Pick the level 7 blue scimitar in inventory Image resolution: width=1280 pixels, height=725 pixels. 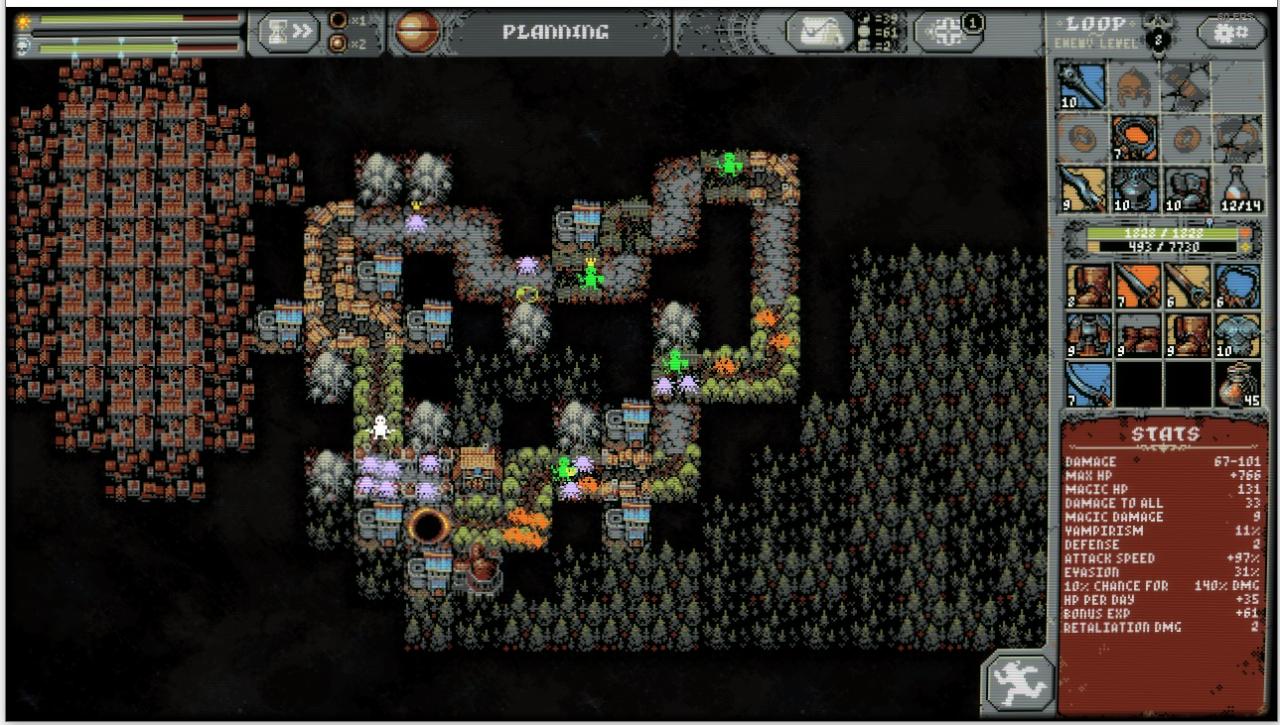pos(1089,384)
